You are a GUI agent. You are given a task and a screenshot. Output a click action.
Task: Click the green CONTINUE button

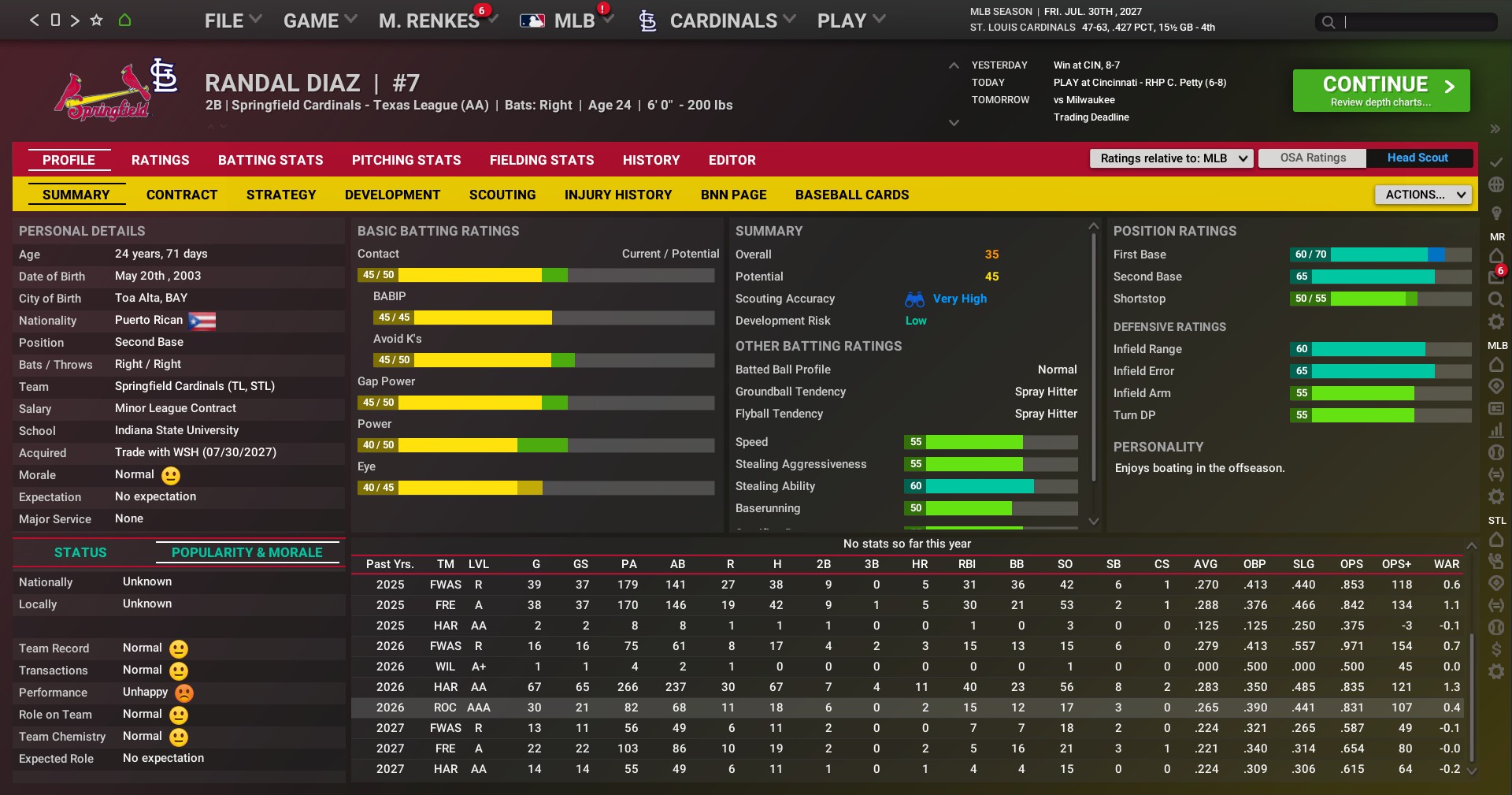1380,91
